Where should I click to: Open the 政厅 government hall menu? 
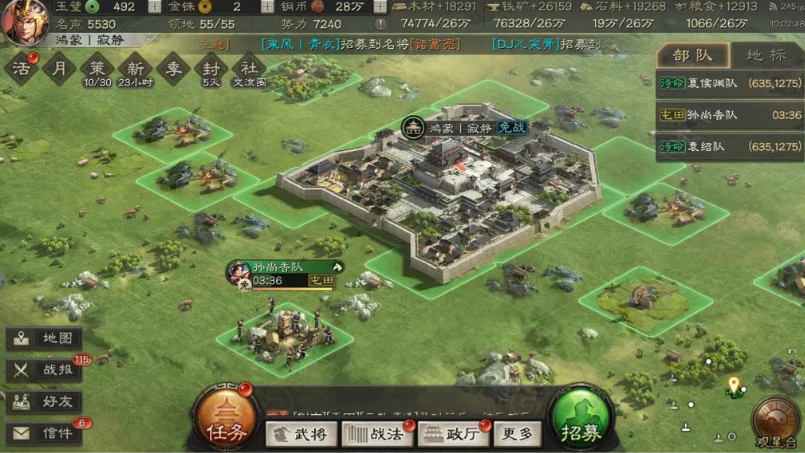pos(452,434)
